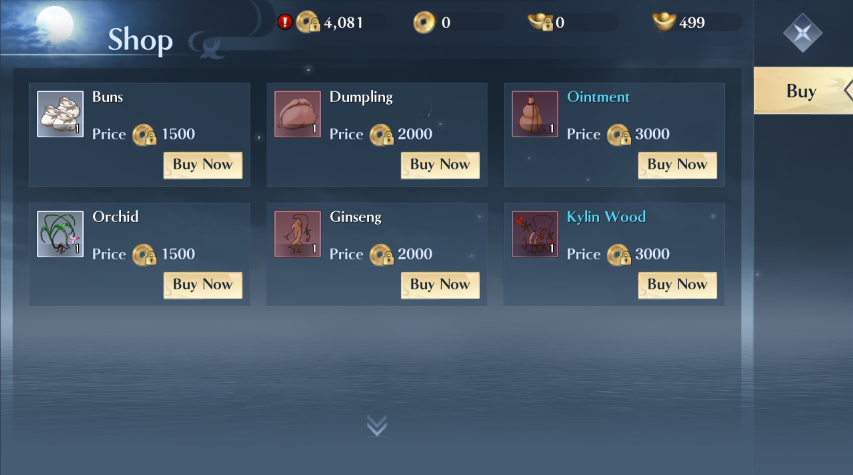853x475 pixels.
Task: Select the Orchid plant icon
Action: pyautogui.click(x=60, y=234)
